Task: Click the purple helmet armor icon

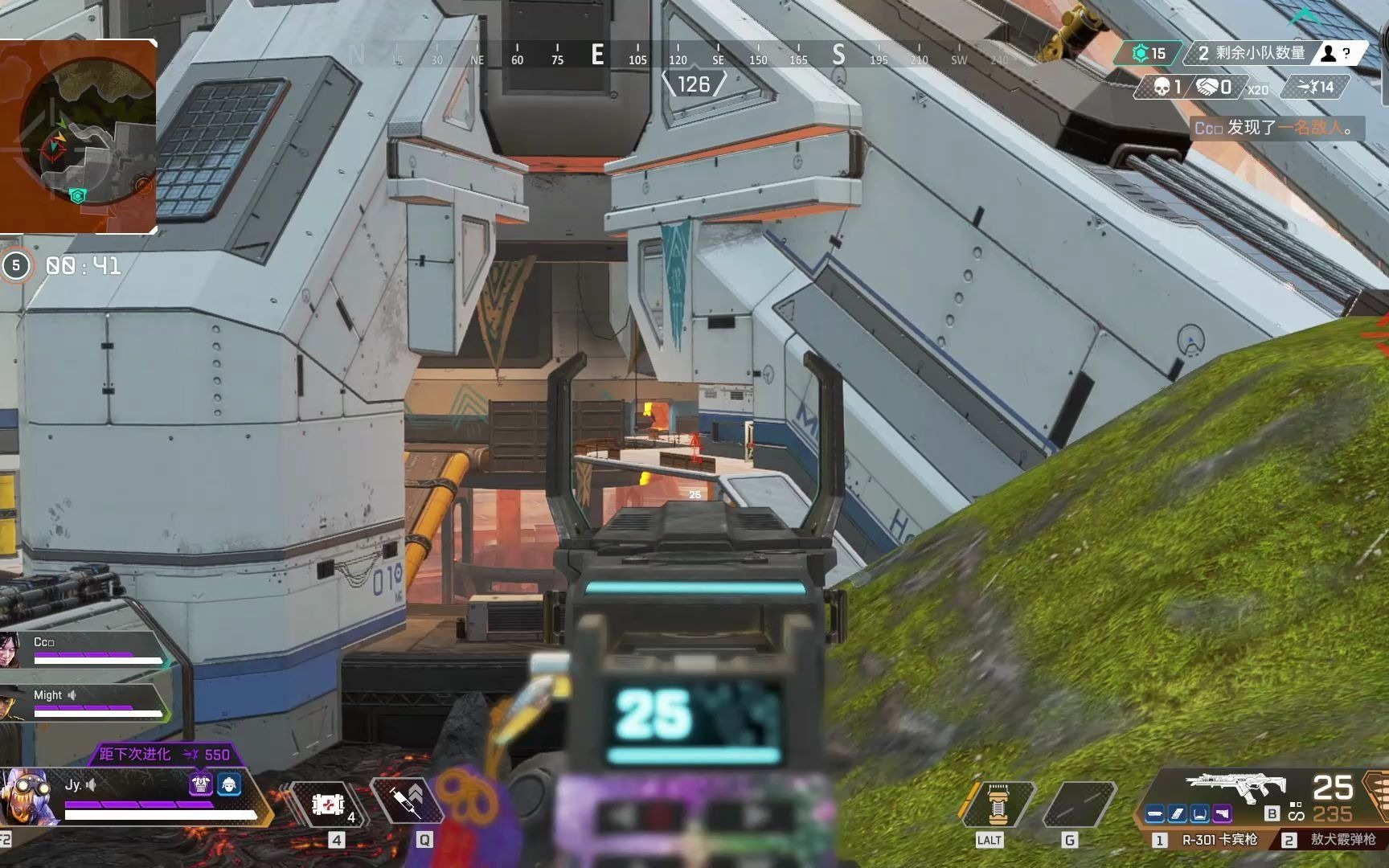Action: pyautogui.click(x=200, y=783)
